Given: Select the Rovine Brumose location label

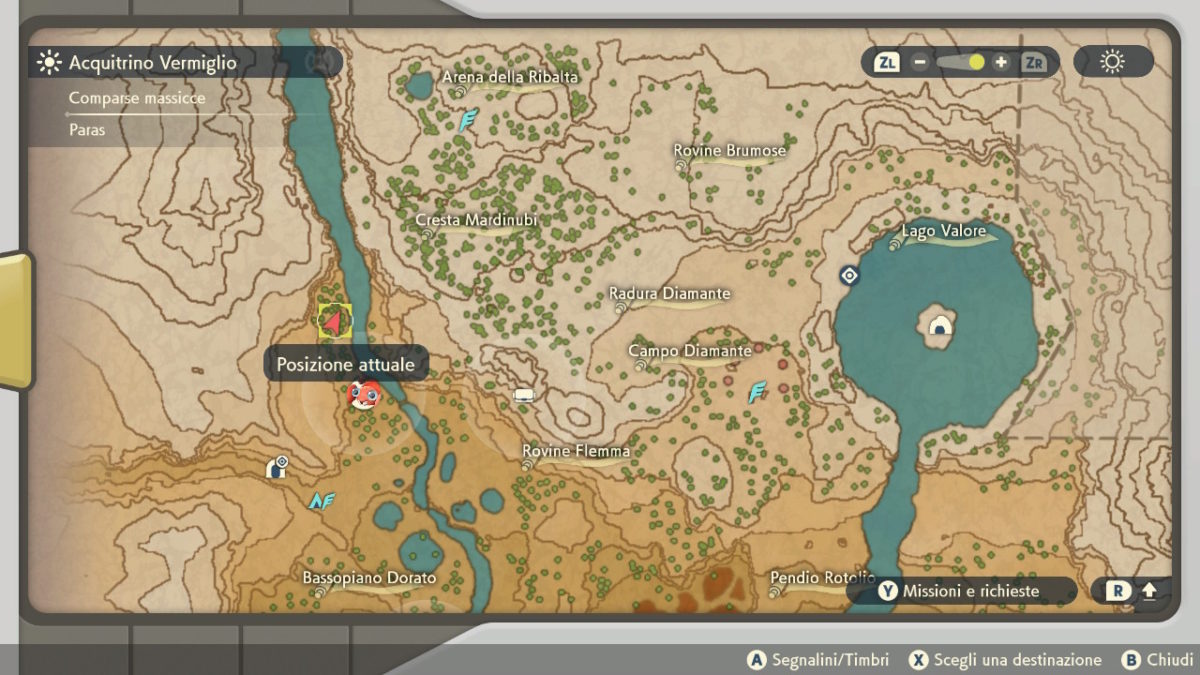Looking at the screenshot, I should 730,151.
